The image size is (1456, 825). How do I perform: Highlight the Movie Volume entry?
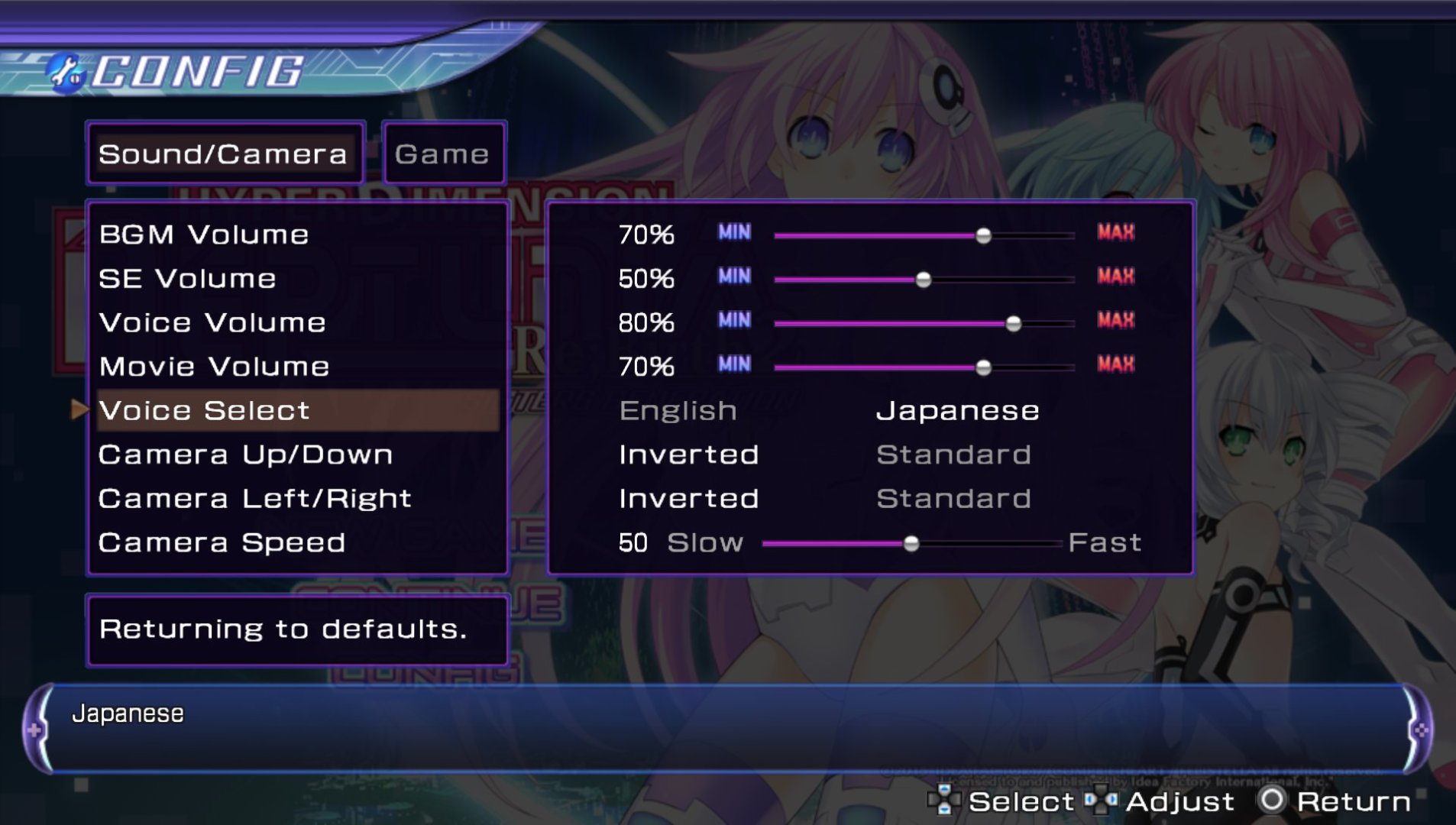[x=215, y=367]
